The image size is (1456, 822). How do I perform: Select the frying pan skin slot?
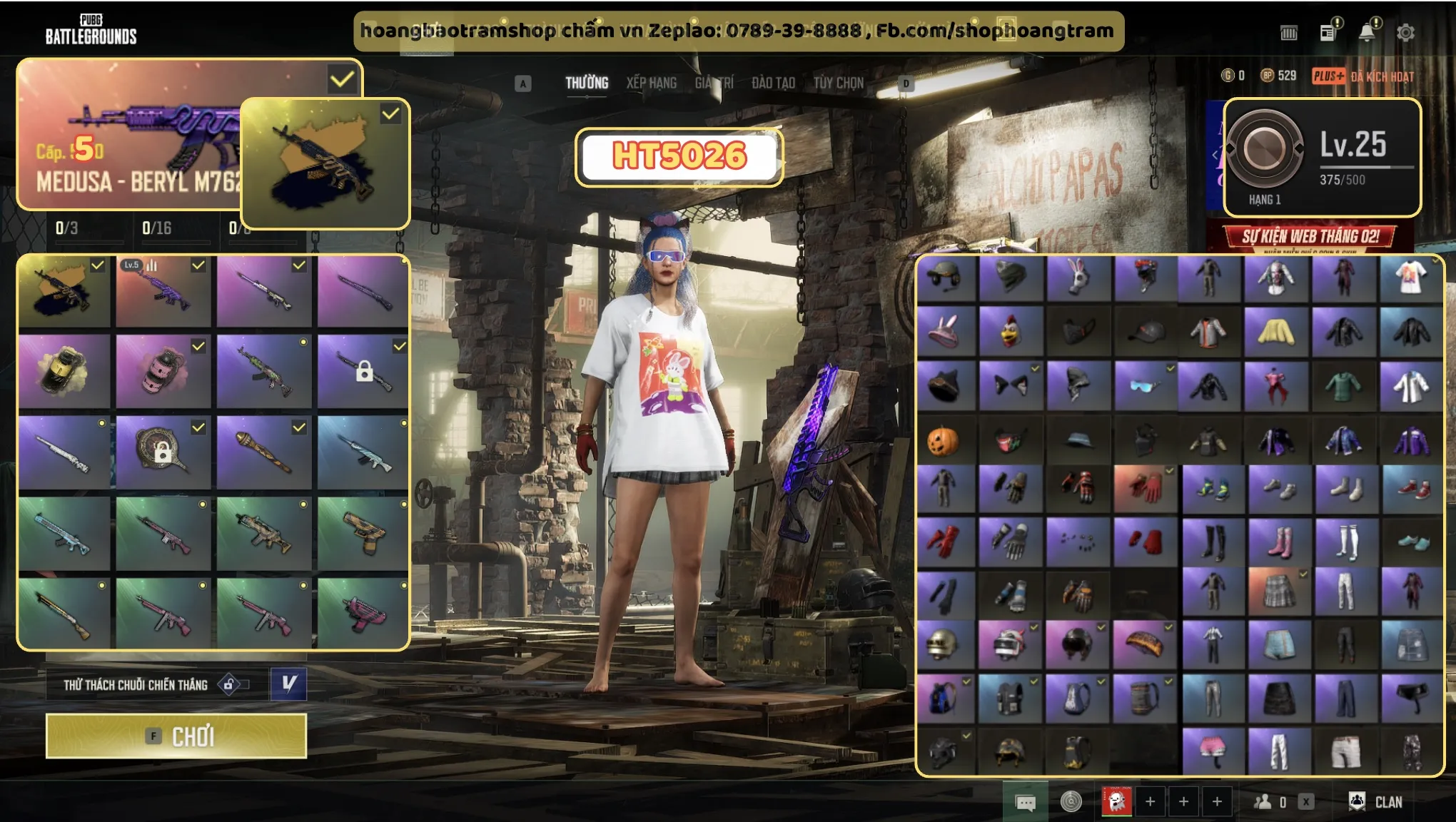[x=163, y=451]
